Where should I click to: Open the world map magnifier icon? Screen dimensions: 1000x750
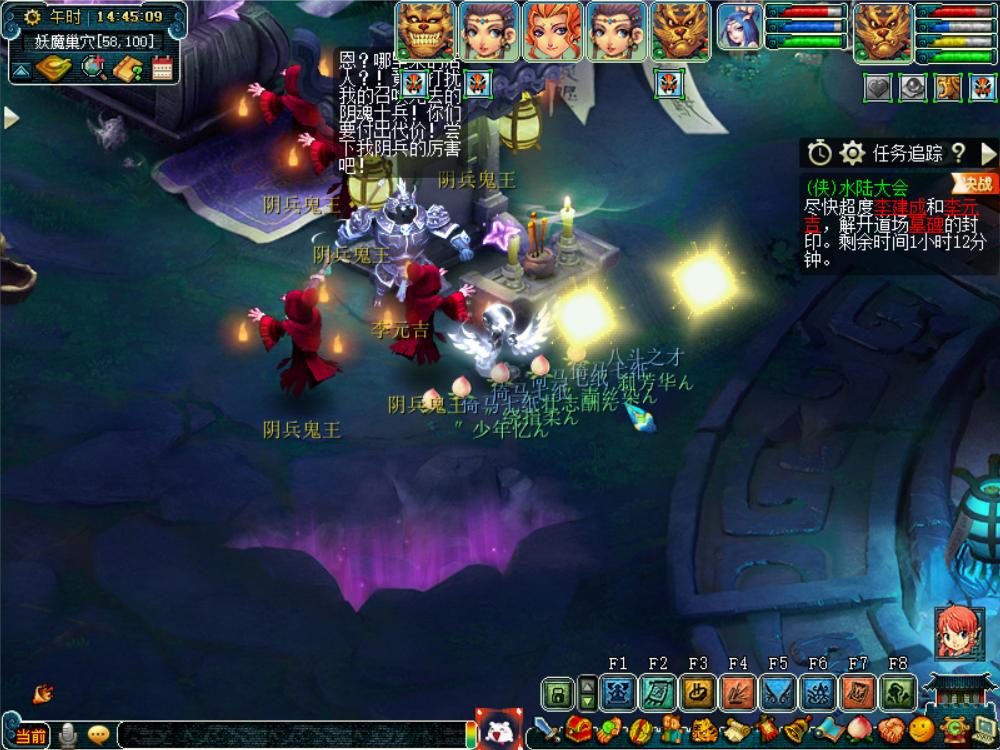(95, 68)
